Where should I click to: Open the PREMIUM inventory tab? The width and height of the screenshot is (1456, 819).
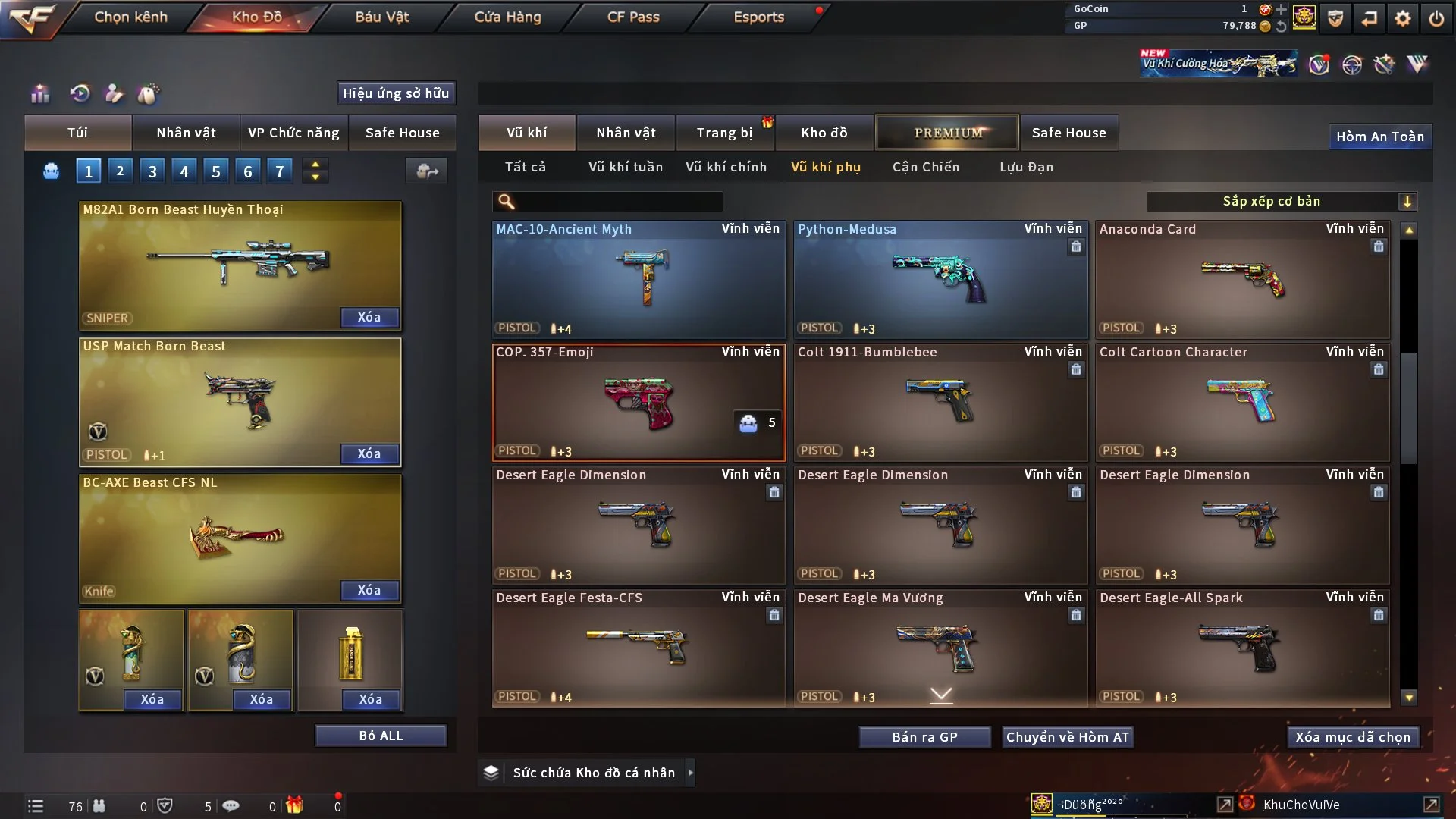(947, 133)
